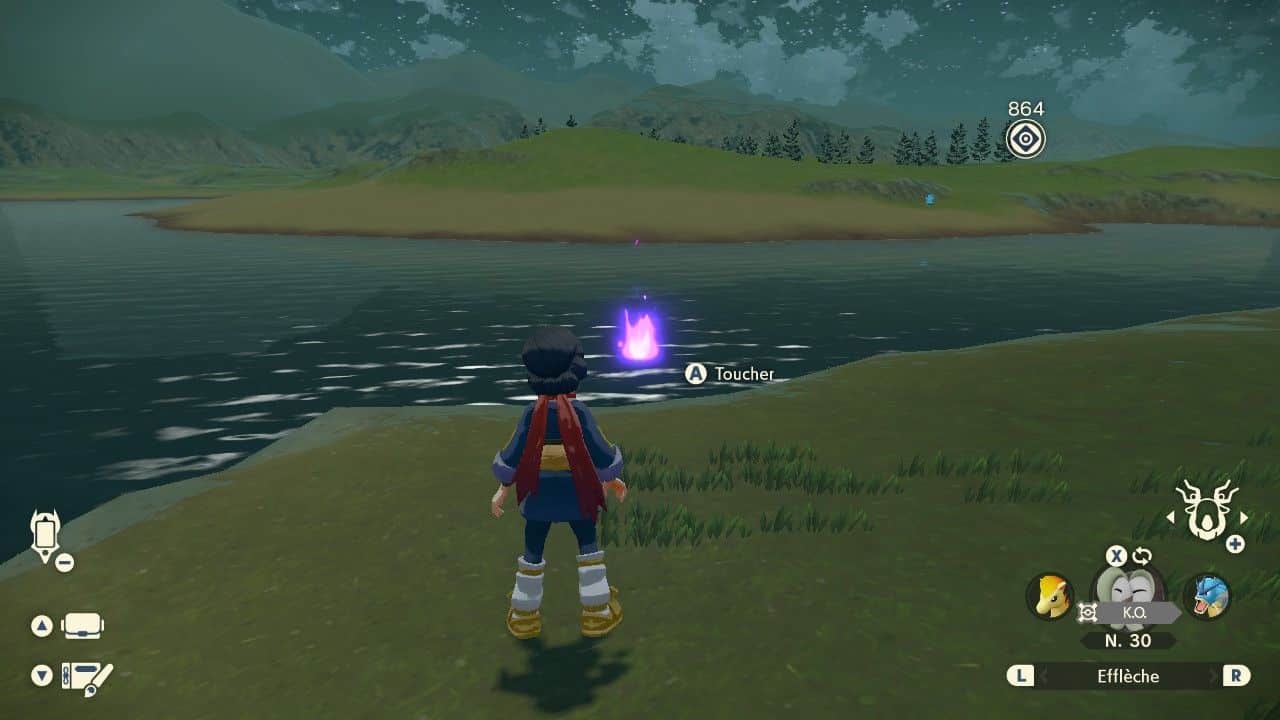Choose the Ponyta party portrait

(1049, 596)
